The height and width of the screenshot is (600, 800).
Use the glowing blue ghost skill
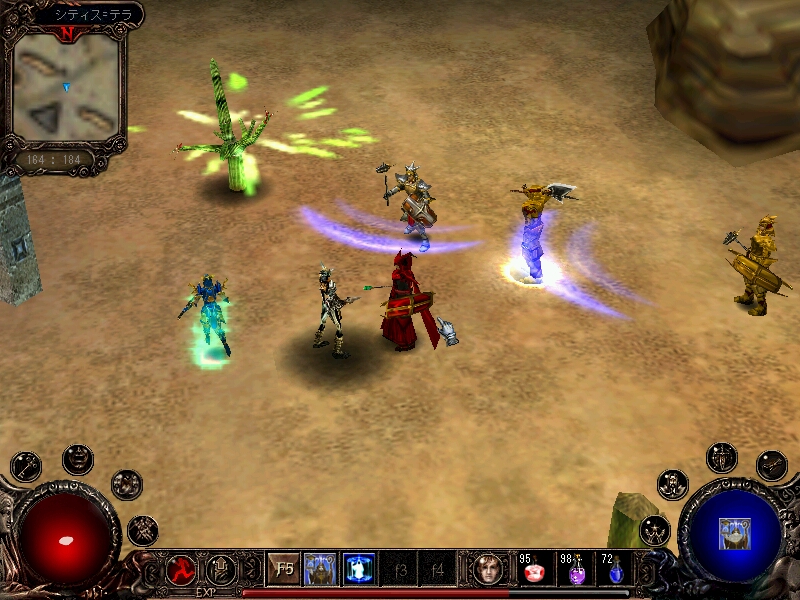(359, 570)
